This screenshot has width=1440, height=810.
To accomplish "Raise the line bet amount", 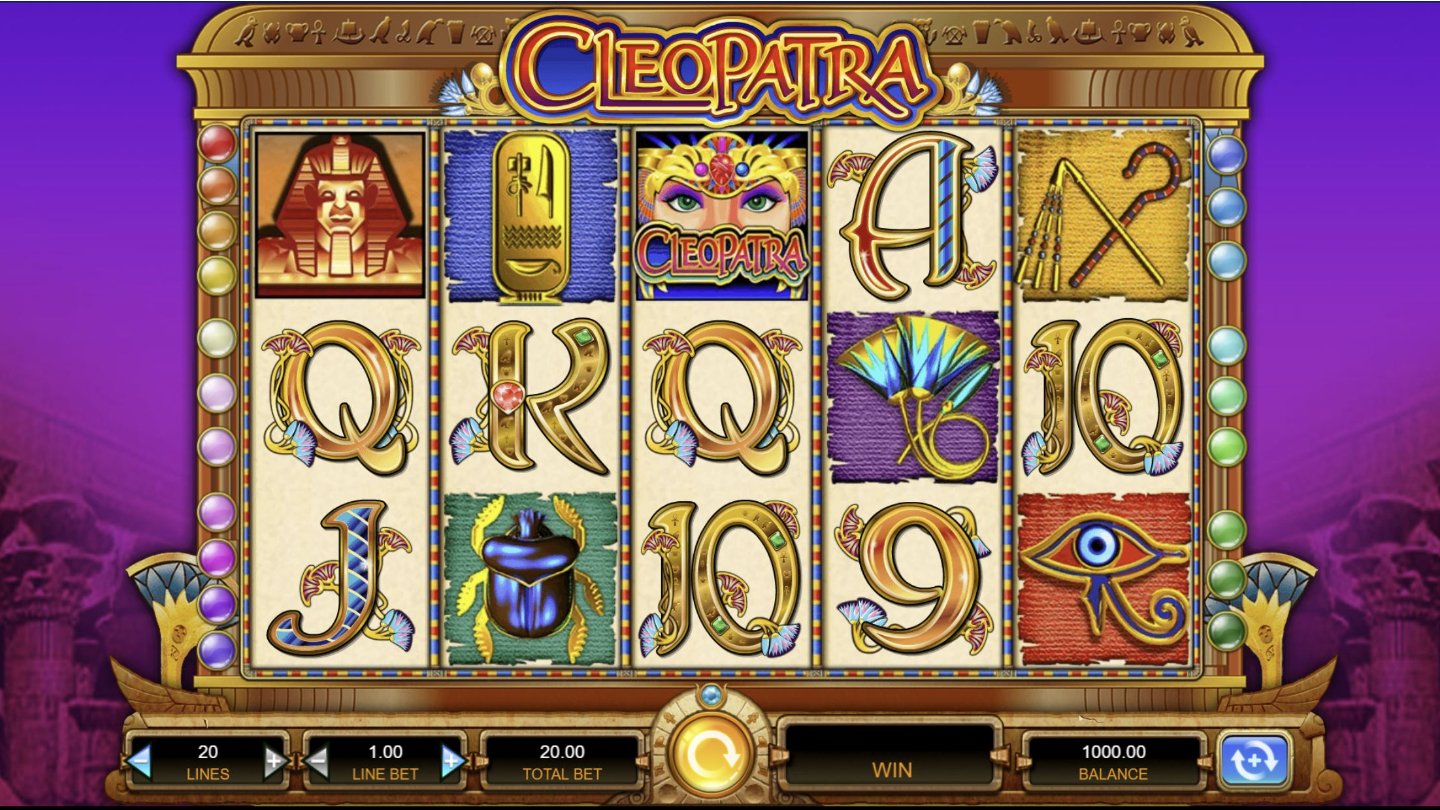I will [452, 762].
